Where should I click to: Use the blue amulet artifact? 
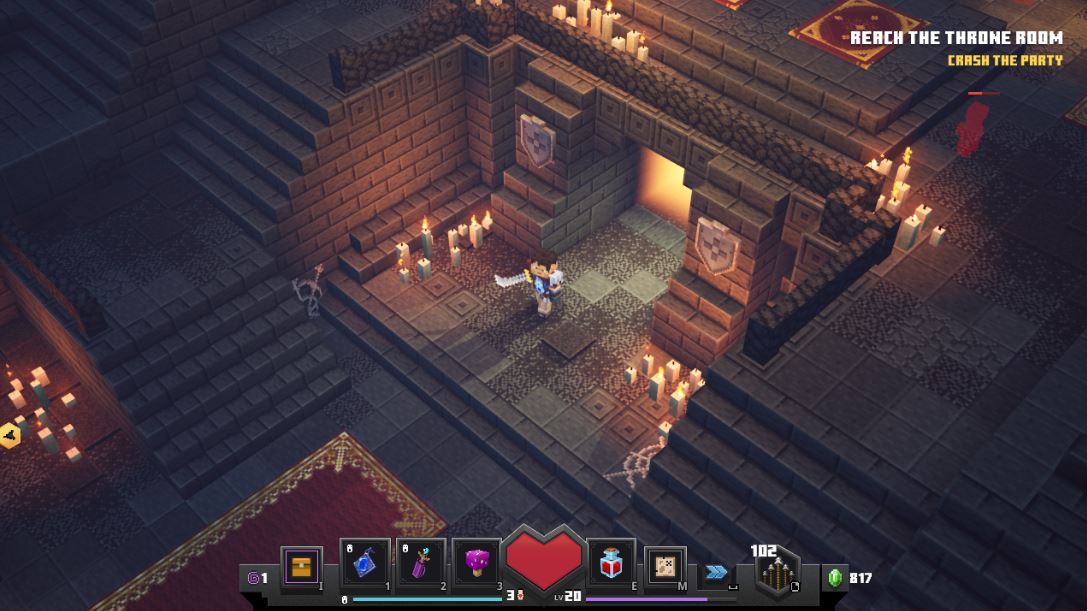[x=365, y=566]
